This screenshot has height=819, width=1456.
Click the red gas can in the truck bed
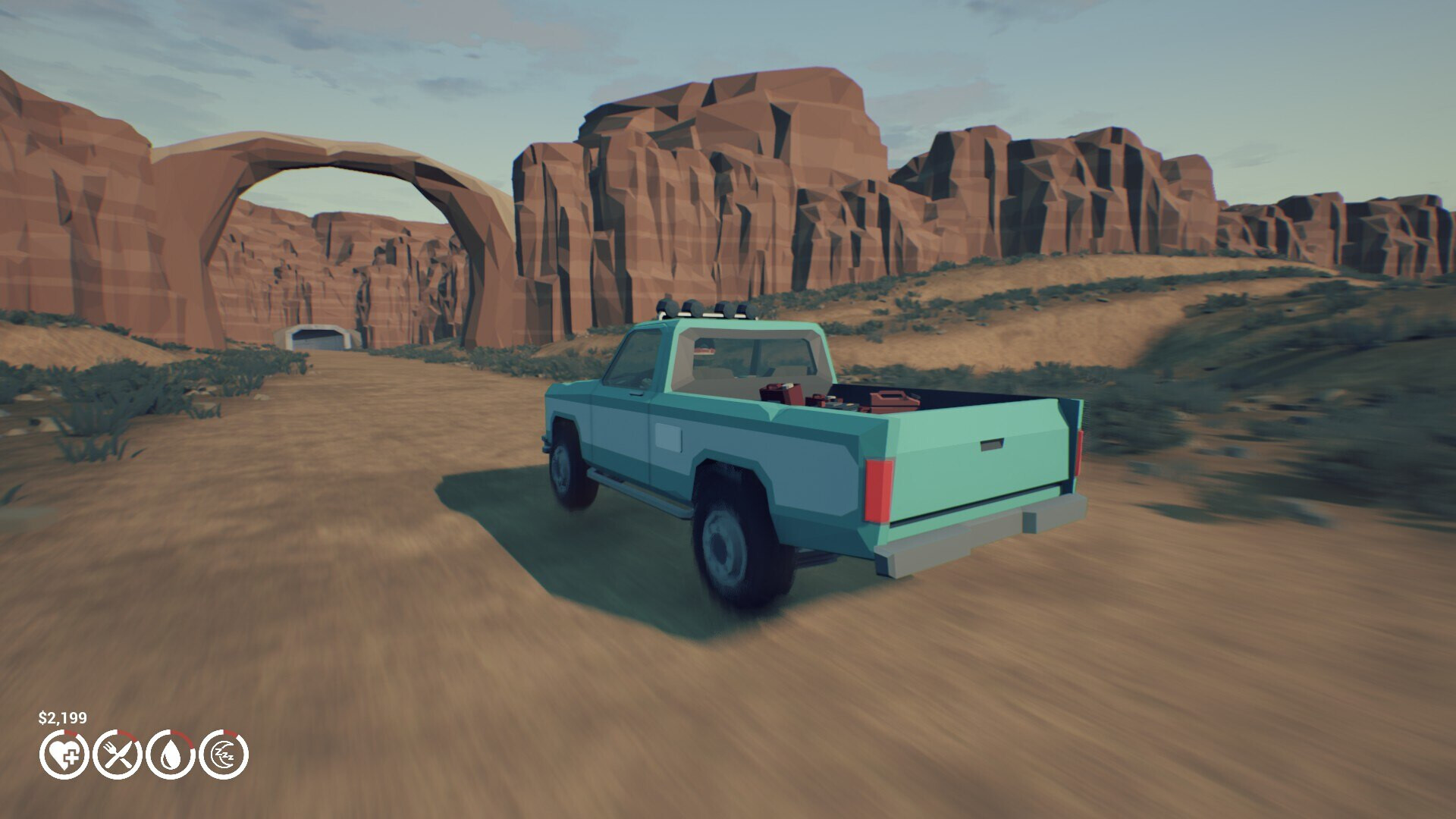[891, 401]
